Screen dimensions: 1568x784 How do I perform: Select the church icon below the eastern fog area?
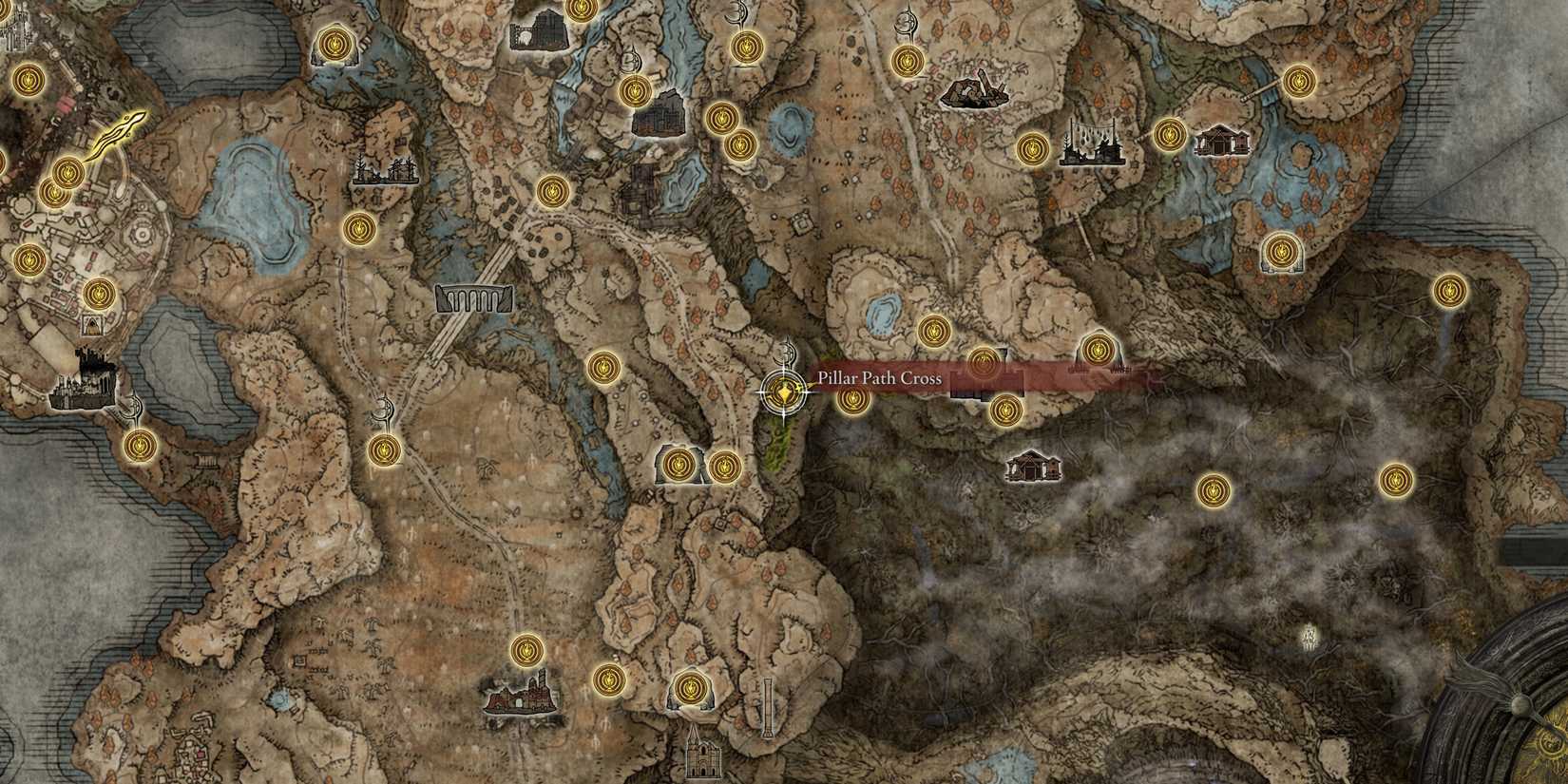click(1032, 468)
